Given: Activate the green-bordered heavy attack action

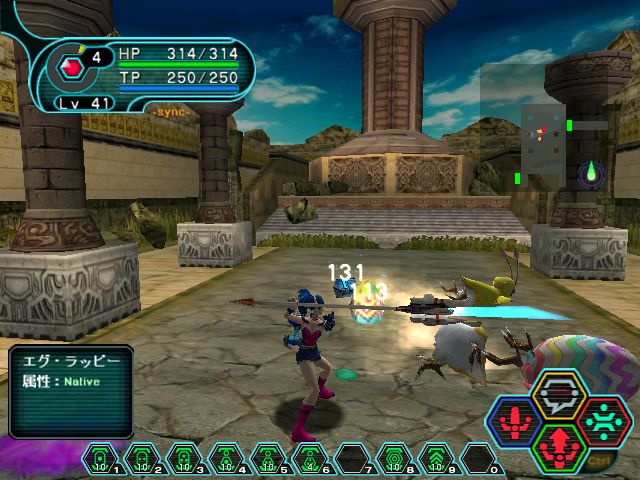Looking at the screenshot, I should click(559, 444).
